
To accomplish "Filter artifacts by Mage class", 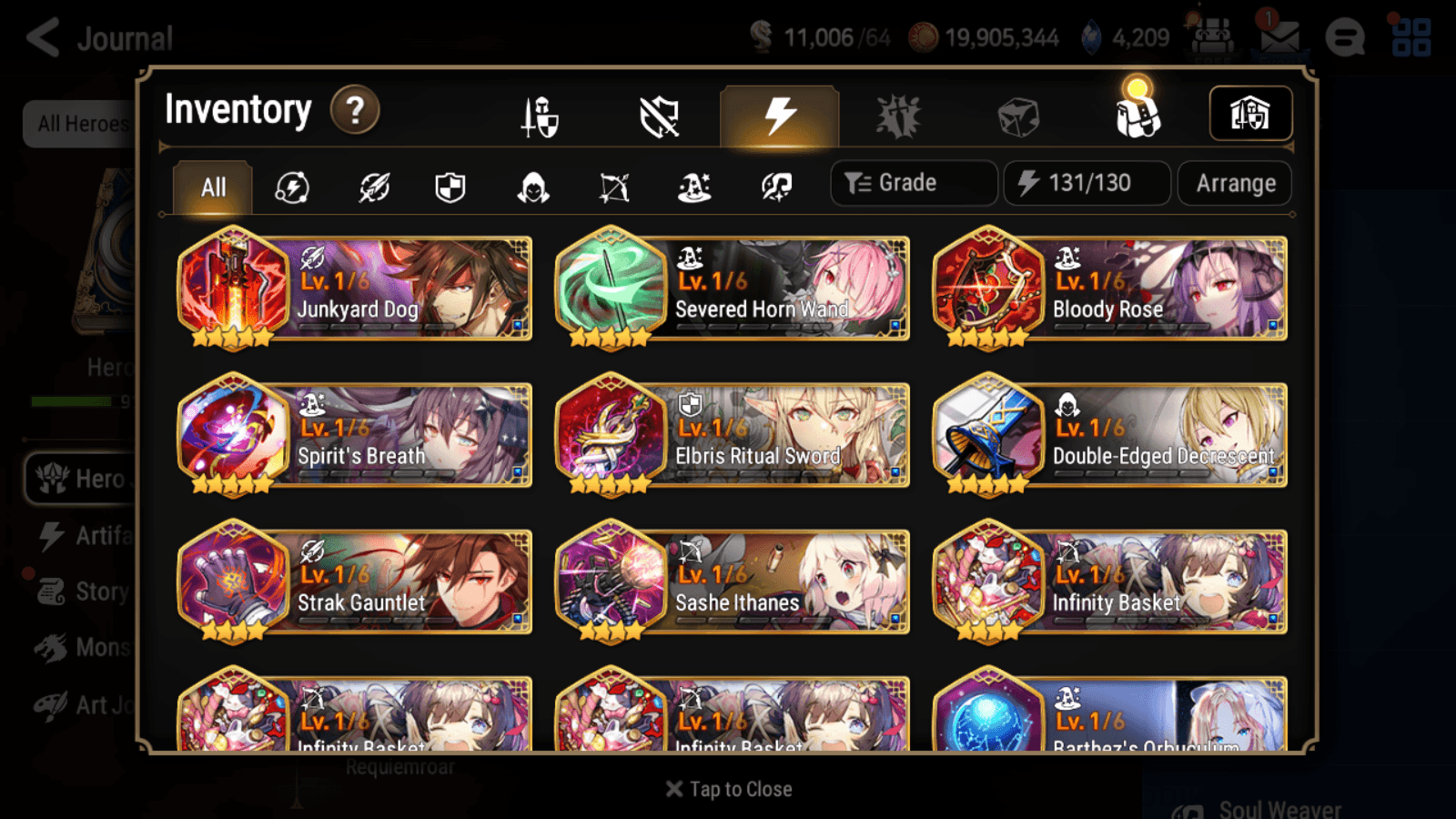I will tap(694, 187).
